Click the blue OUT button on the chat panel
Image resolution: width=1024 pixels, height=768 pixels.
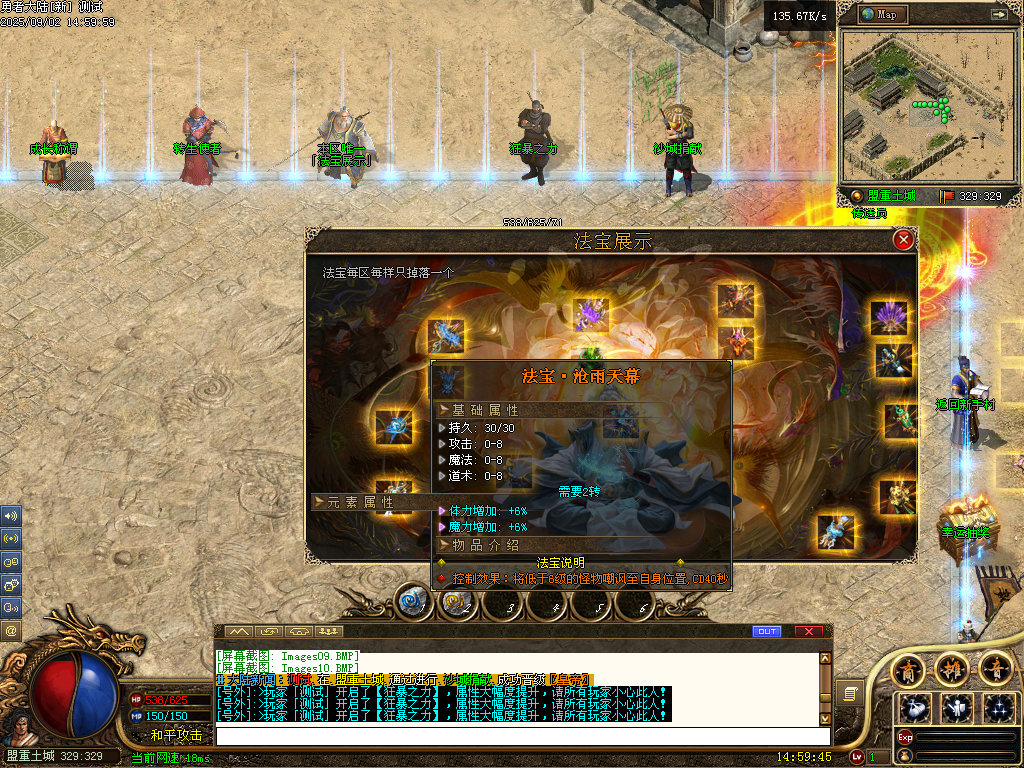(x=767, y=631)
